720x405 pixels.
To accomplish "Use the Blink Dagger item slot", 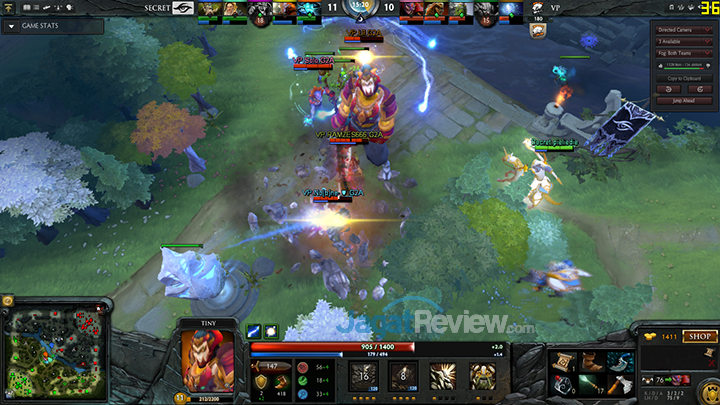I will tap(624, 360).
